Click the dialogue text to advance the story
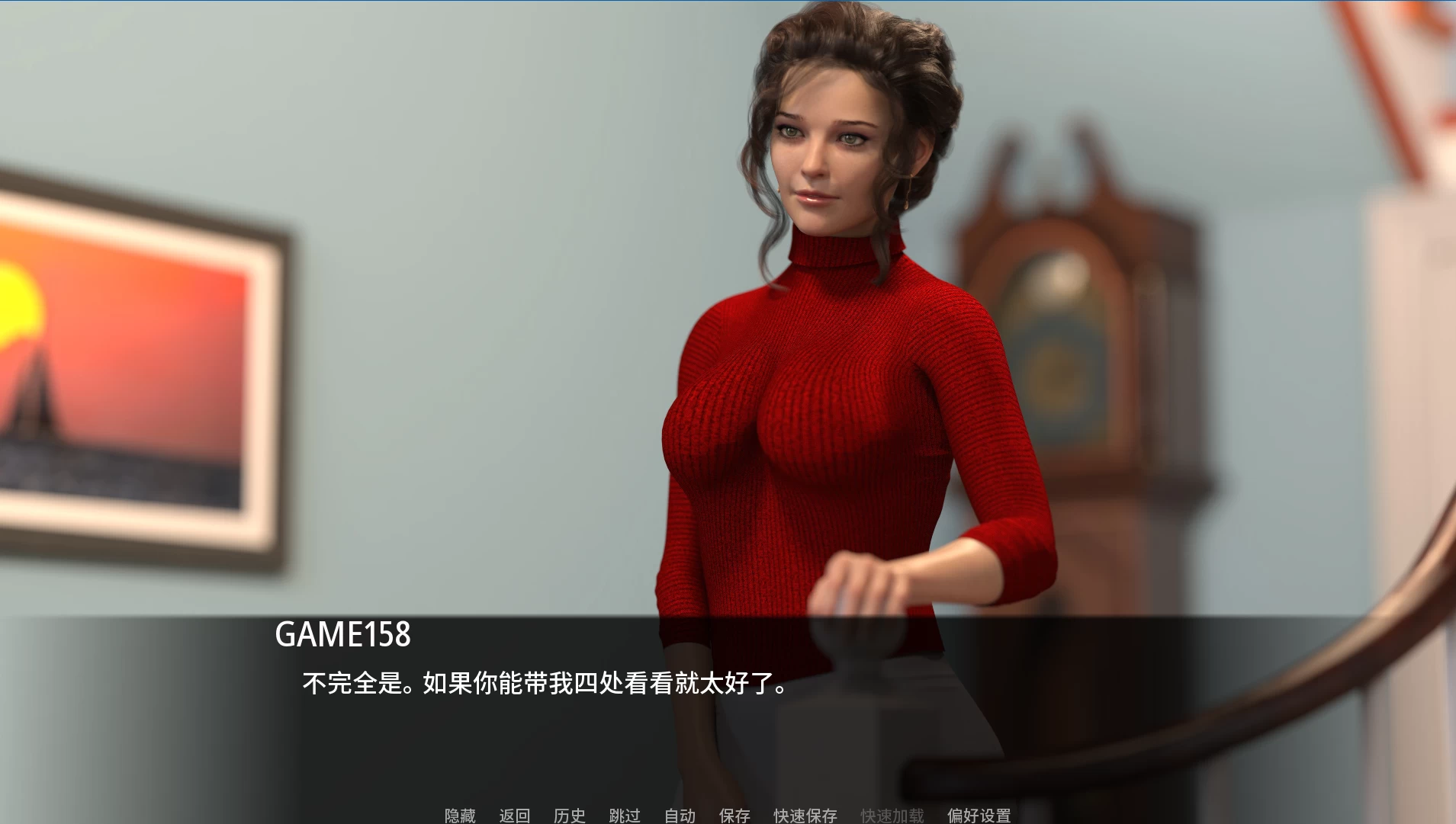Viewport: 1456px width, 824px height. point(543,684)
